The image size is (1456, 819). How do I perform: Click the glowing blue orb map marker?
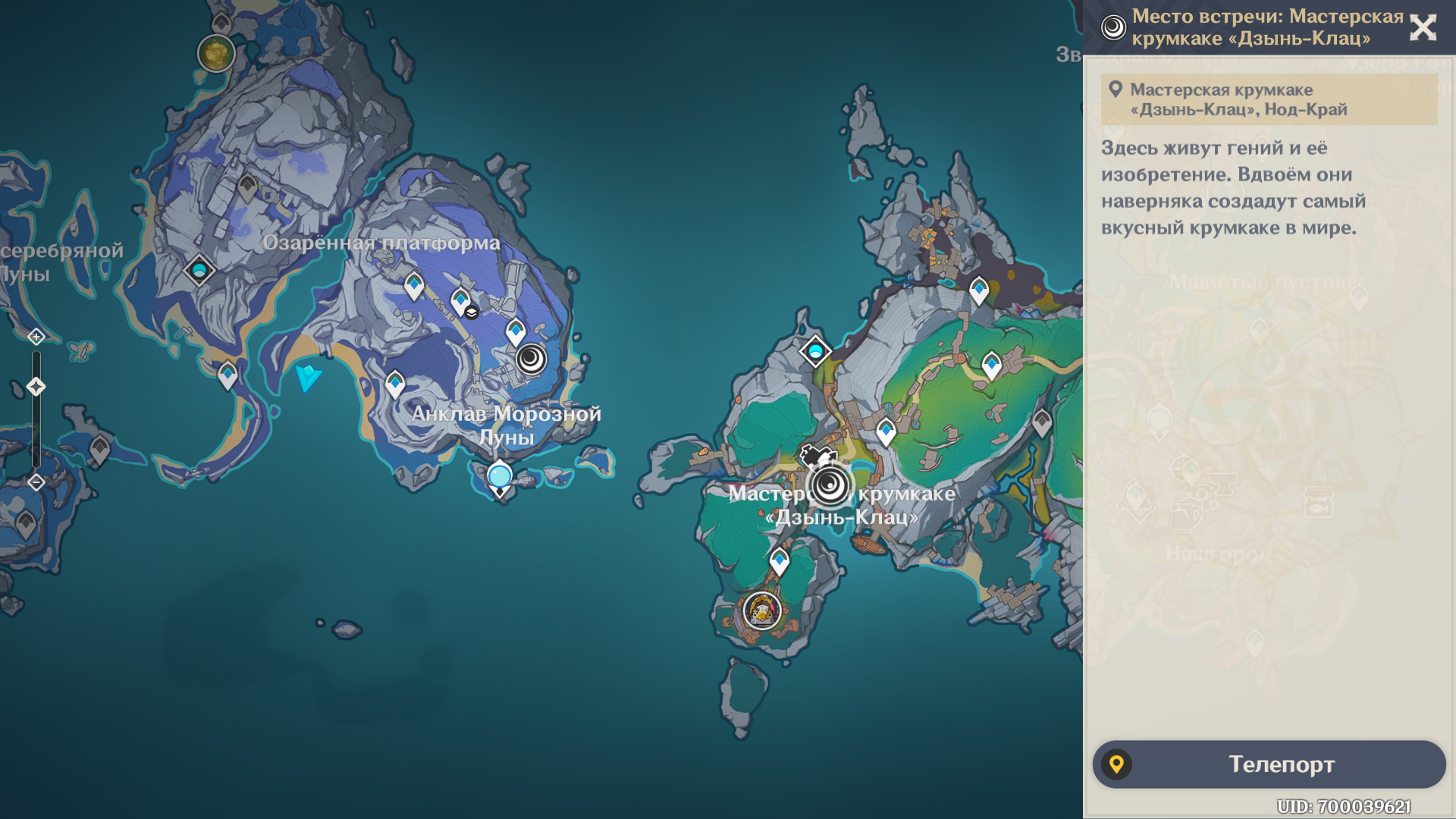500,476
